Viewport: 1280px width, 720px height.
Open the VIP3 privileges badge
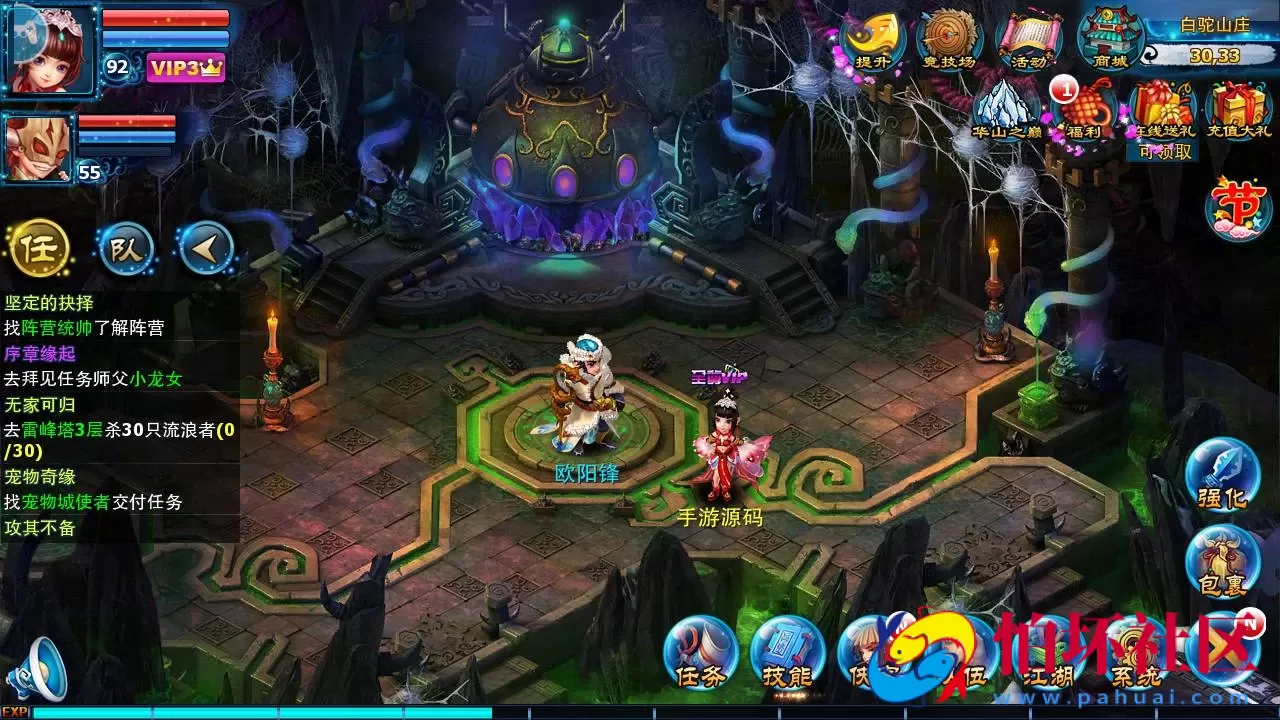coord(186,67)
